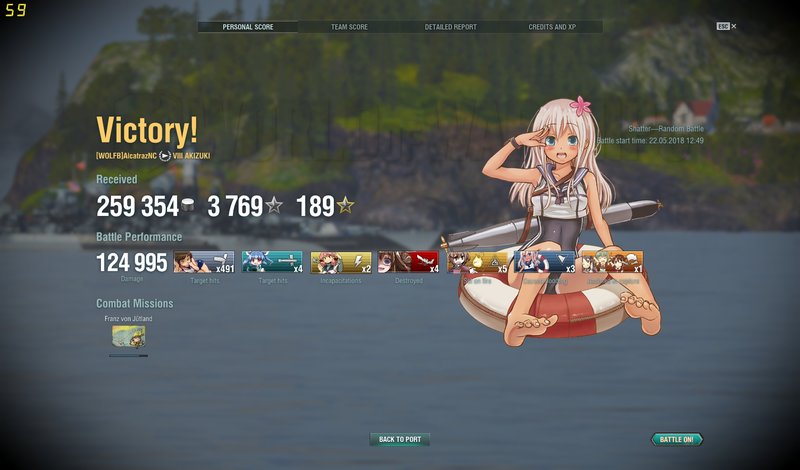
Task: Show the Credits and XP tab
Action: 551,27
